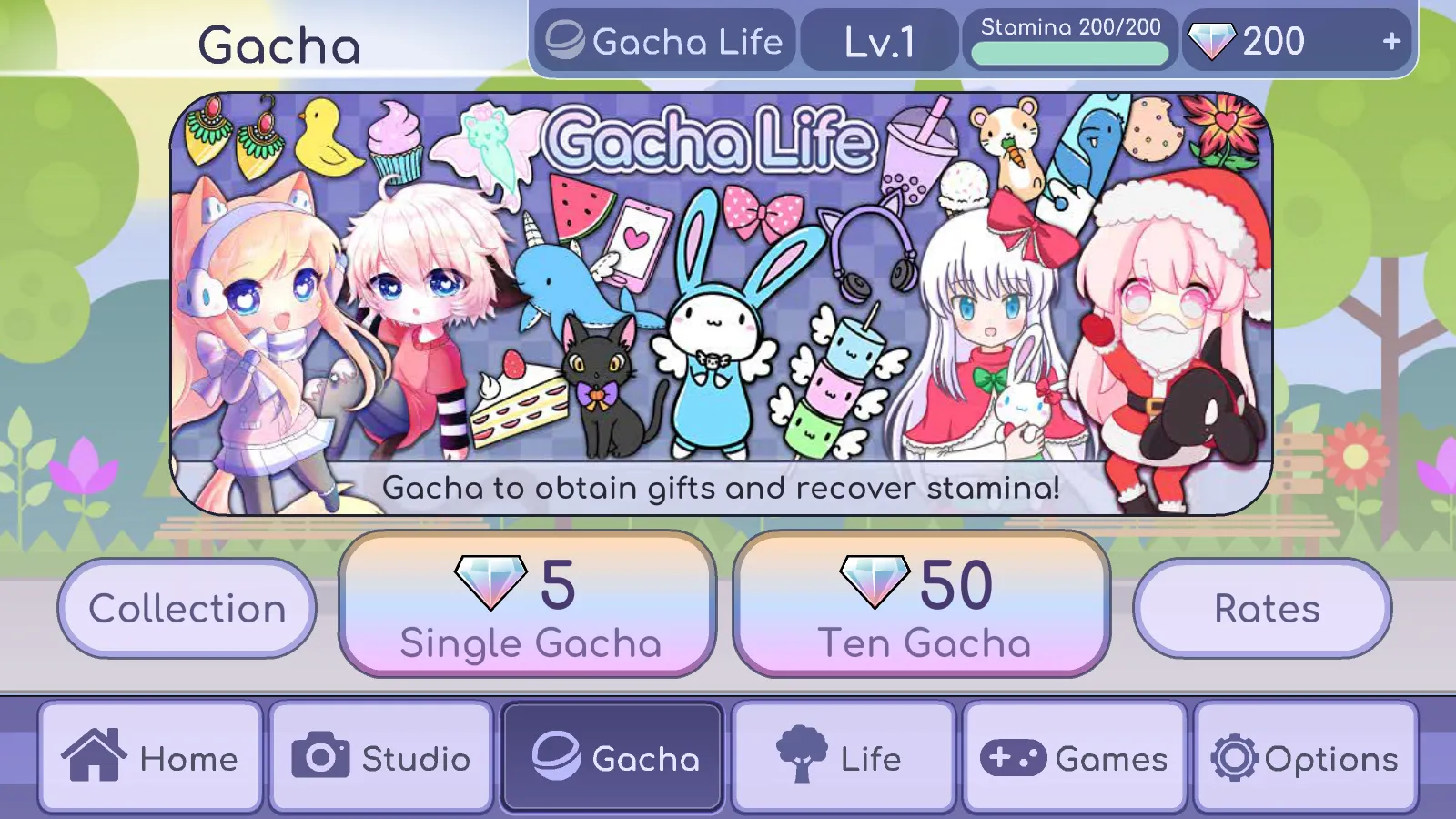Open the Options tab
This screenshot has height=819, width=1456.
click(1303, 754)
